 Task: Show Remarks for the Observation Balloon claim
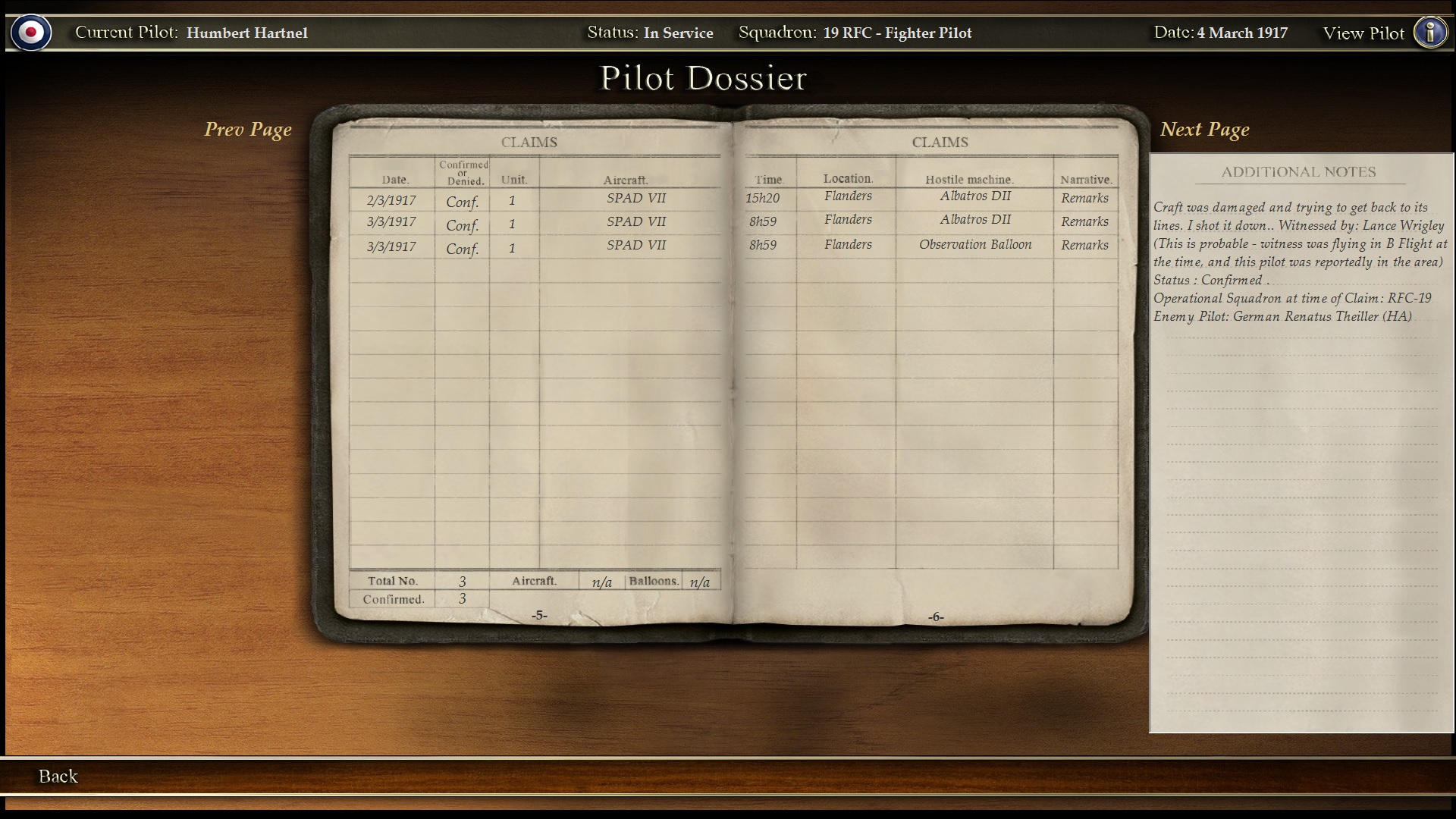tap(1084, 245)
